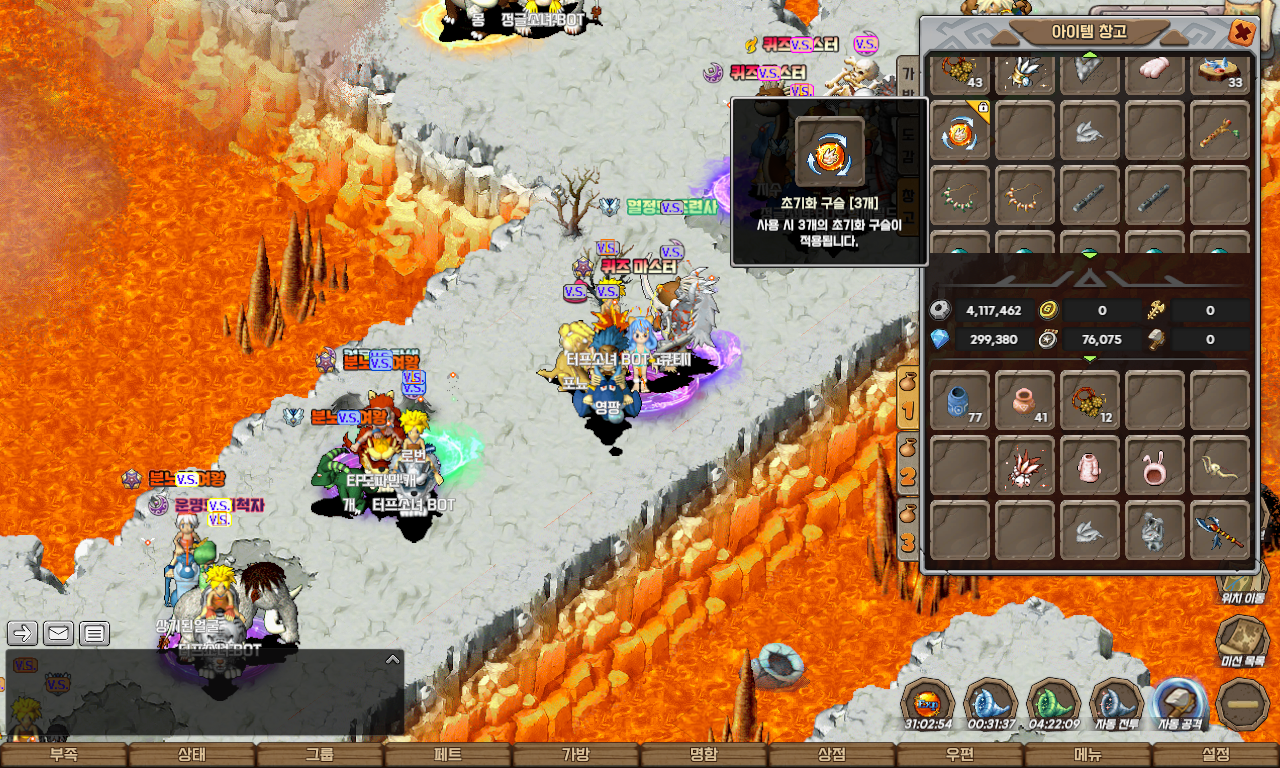Select the locked reset orb item
The image size is (1280, 768).
pos(961,130)
